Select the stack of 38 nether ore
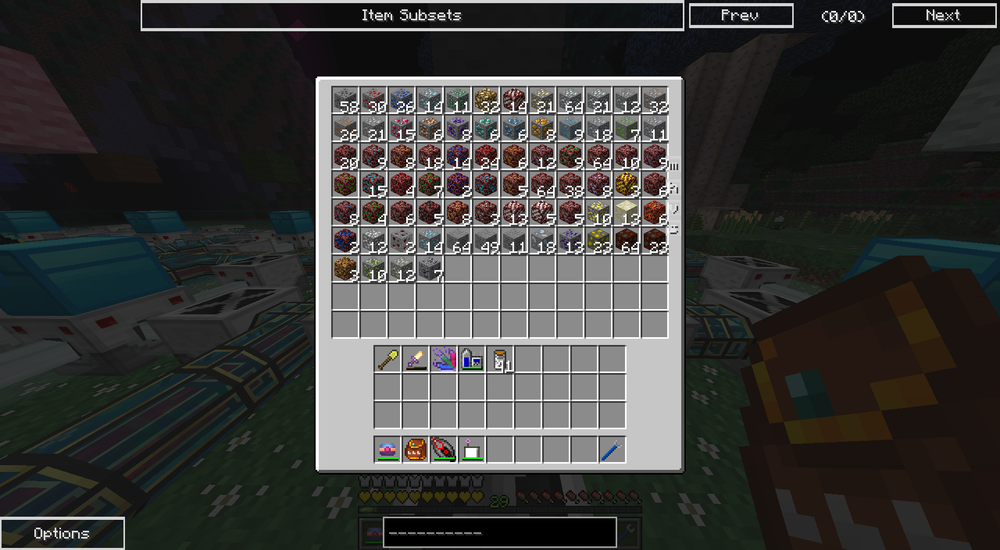1000x550 pixels. (x=570, y=184)
